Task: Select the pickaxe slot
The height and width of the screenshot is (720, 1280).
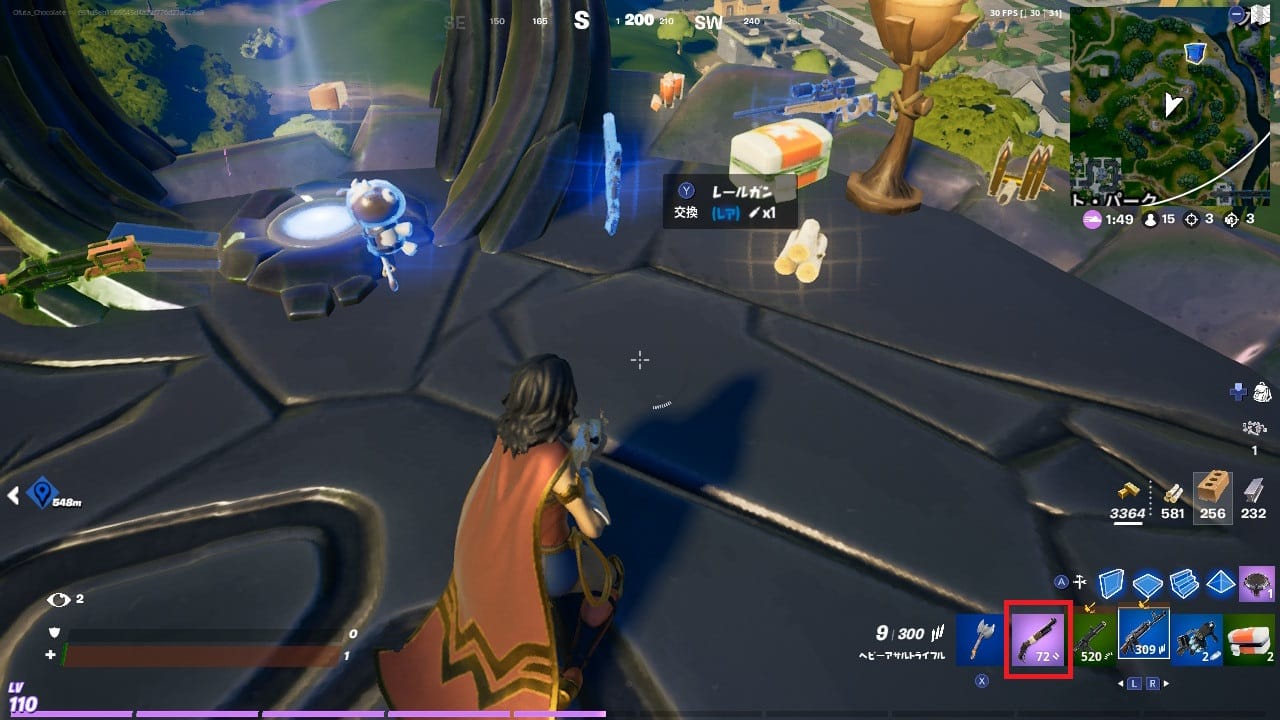Action: (979, 638)
